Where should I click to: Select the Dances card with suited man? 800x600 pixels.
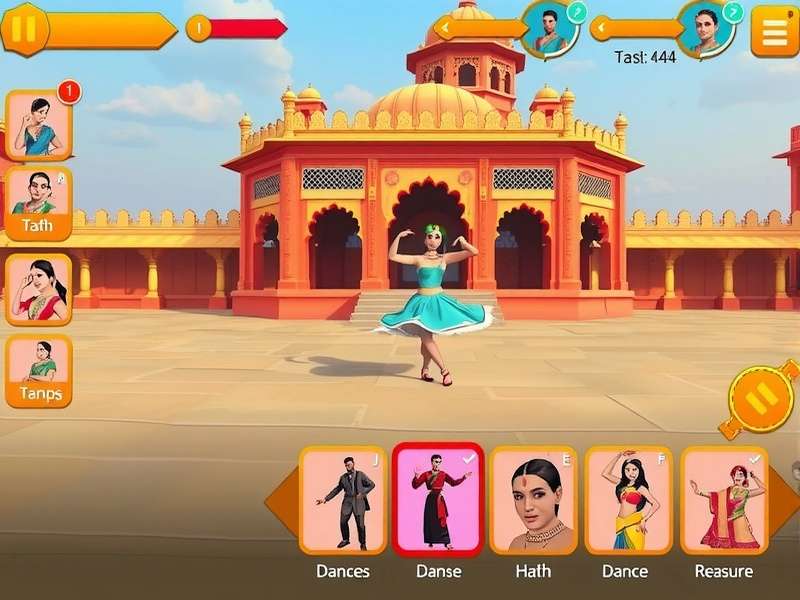[x=343, y=500]
